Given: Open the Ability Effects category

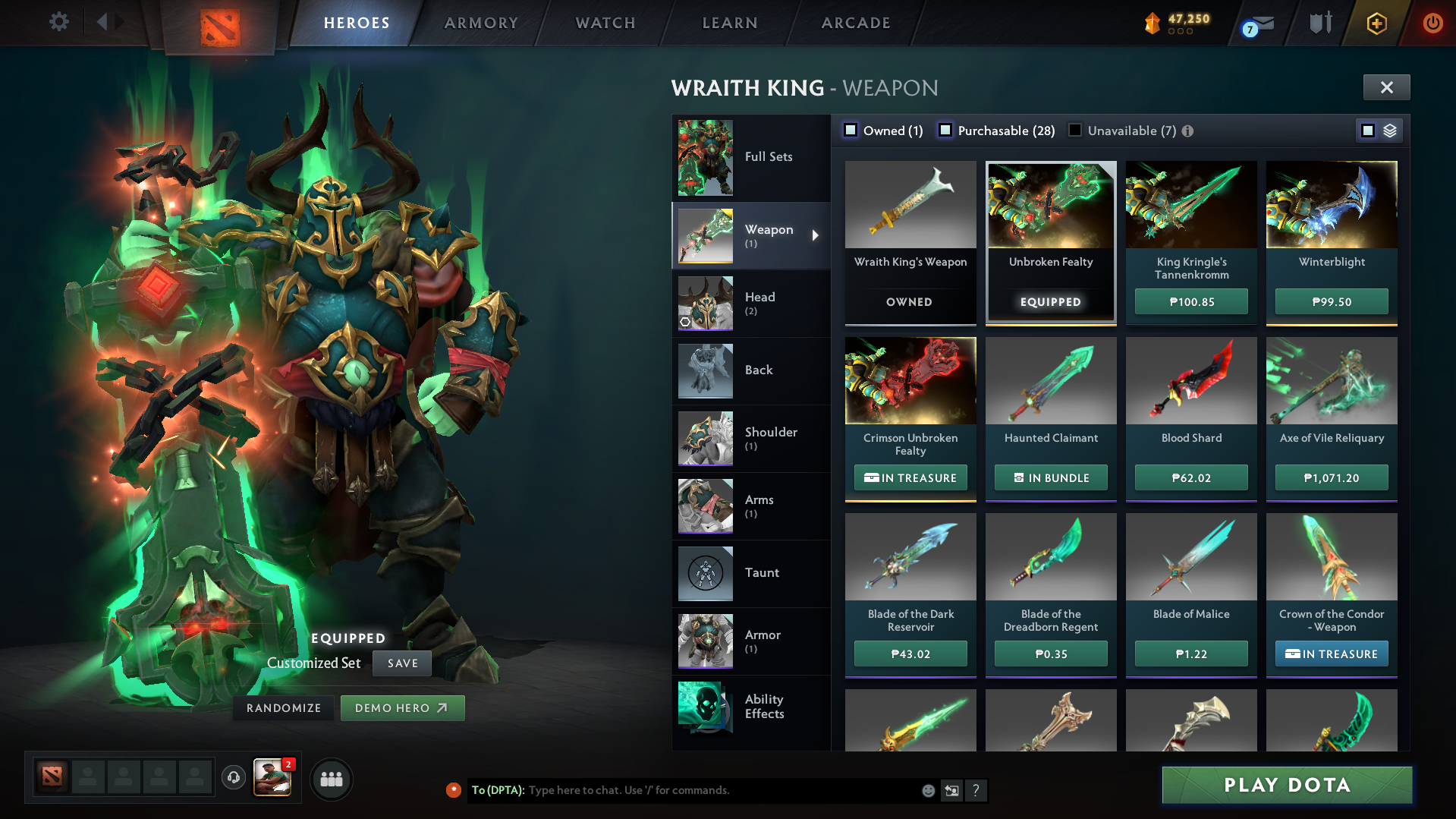Looking at the screenshot, I should click(705, 709).
